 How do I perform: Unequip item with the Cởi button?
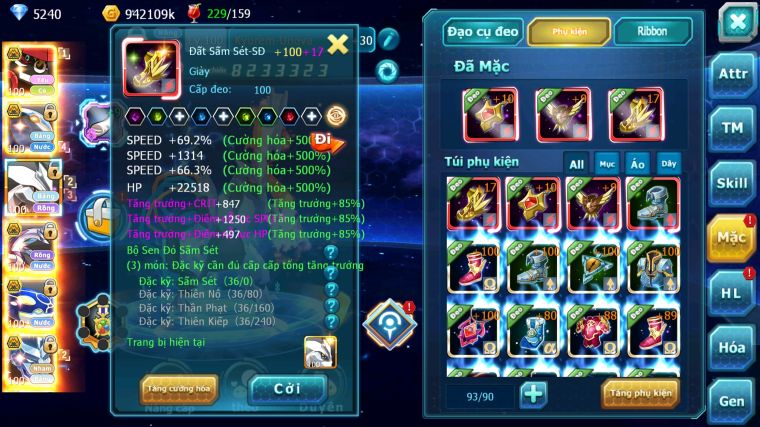point(286,387)
